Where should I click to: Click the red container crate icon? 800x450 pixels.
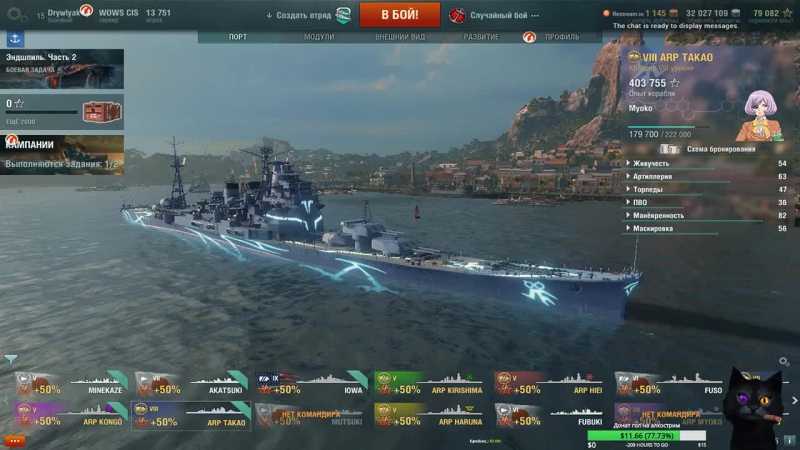(x=101, y=111)
